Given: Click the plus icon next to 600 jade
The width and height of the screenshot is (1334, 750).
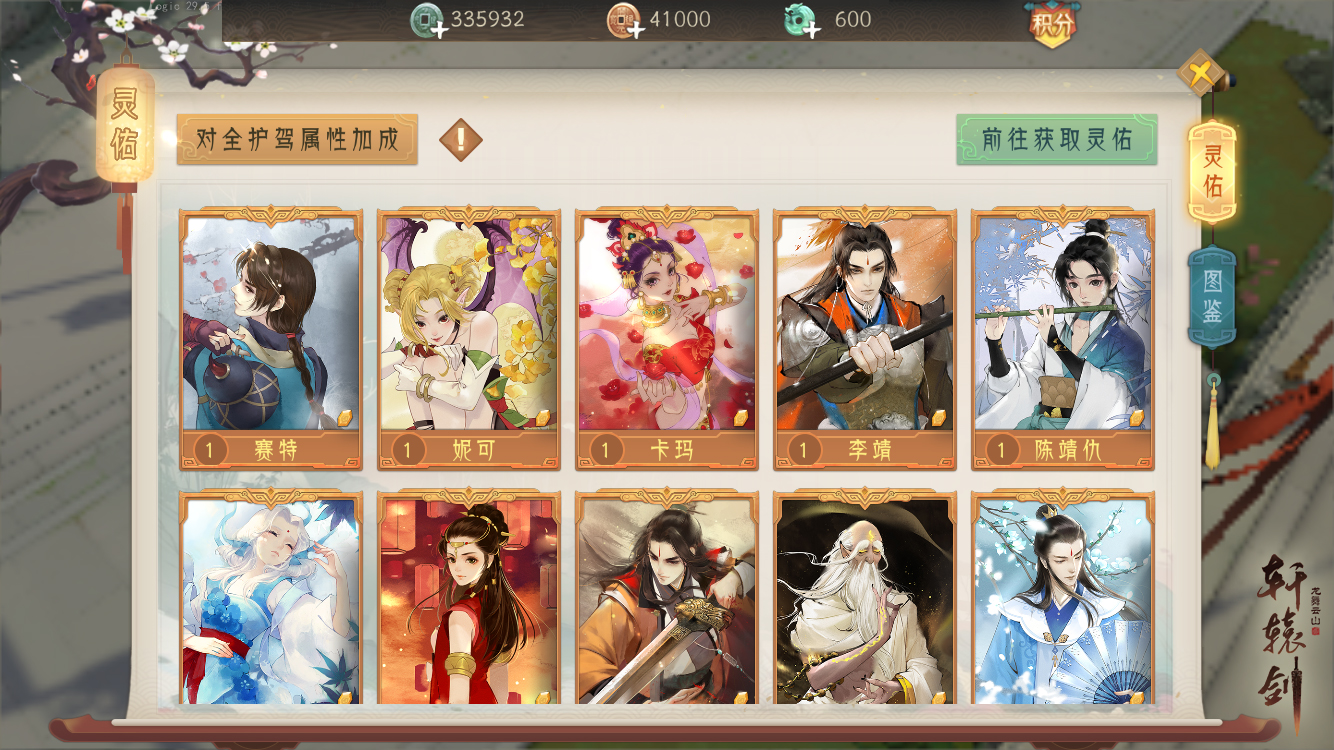Looking at the screenshot, I should [811, 28].
